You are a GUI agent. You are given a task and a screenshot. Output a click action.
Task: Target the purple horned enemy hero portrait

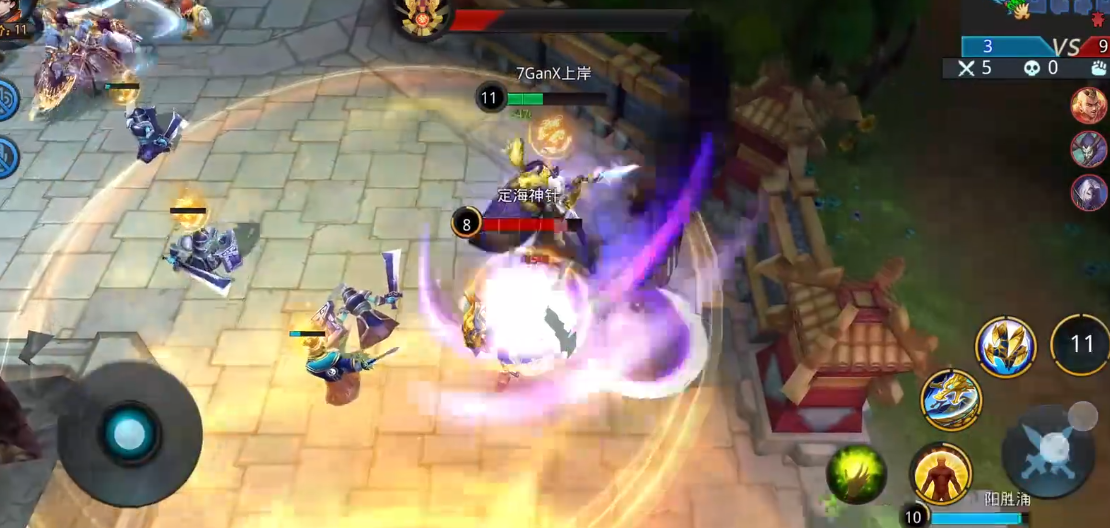click(1087, 149)
